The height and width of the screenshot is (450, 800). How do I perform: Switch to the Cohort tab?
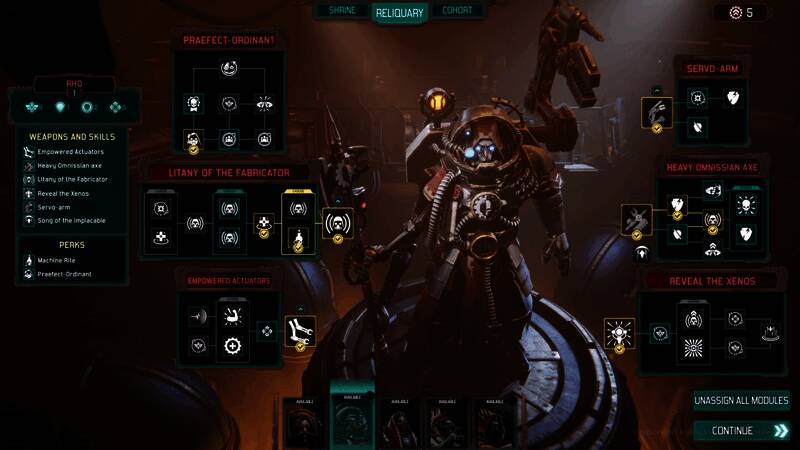[x=458, y=10]
